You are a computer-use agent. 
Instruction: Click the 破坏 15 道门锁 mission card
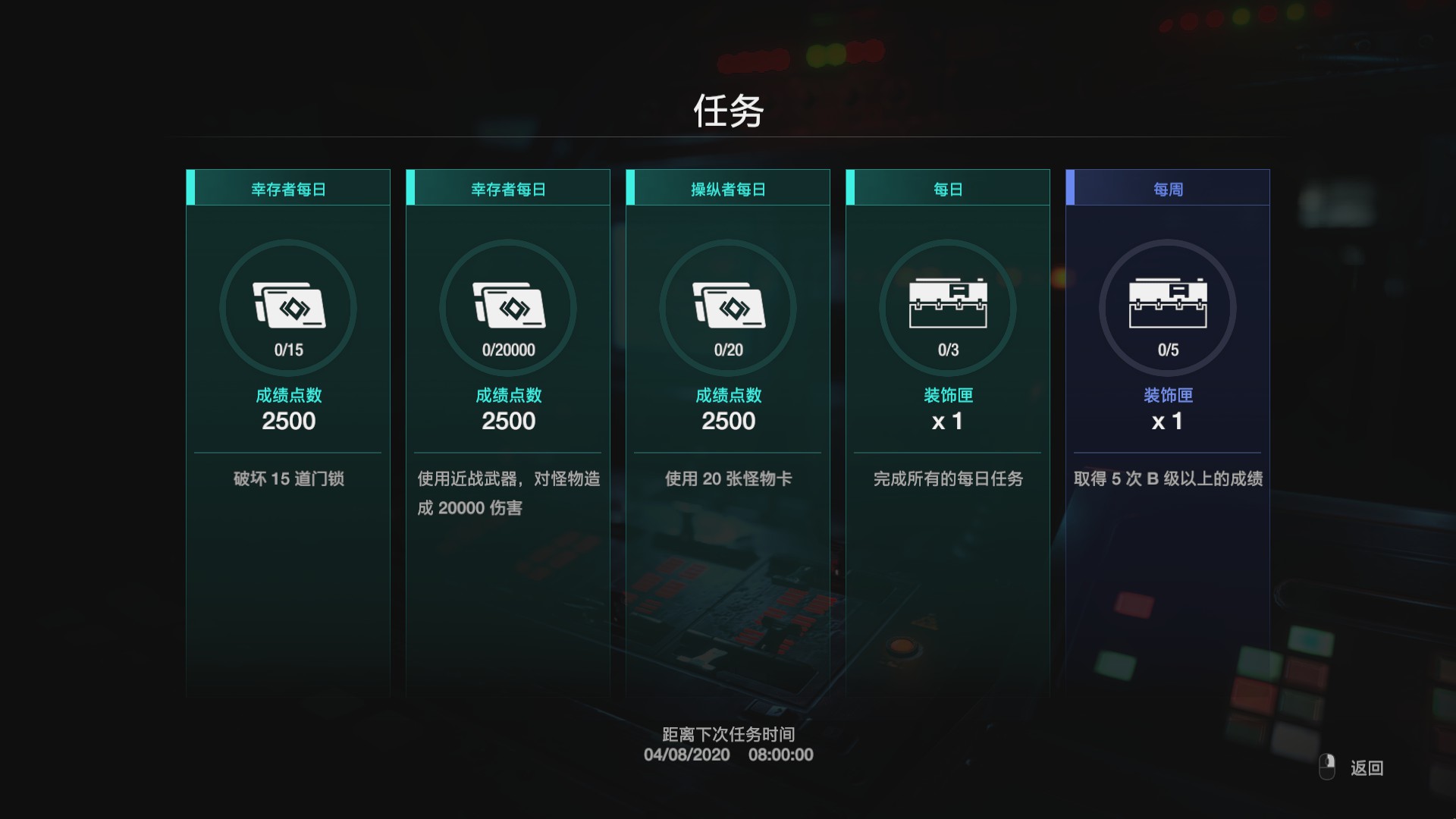[288, 479]
